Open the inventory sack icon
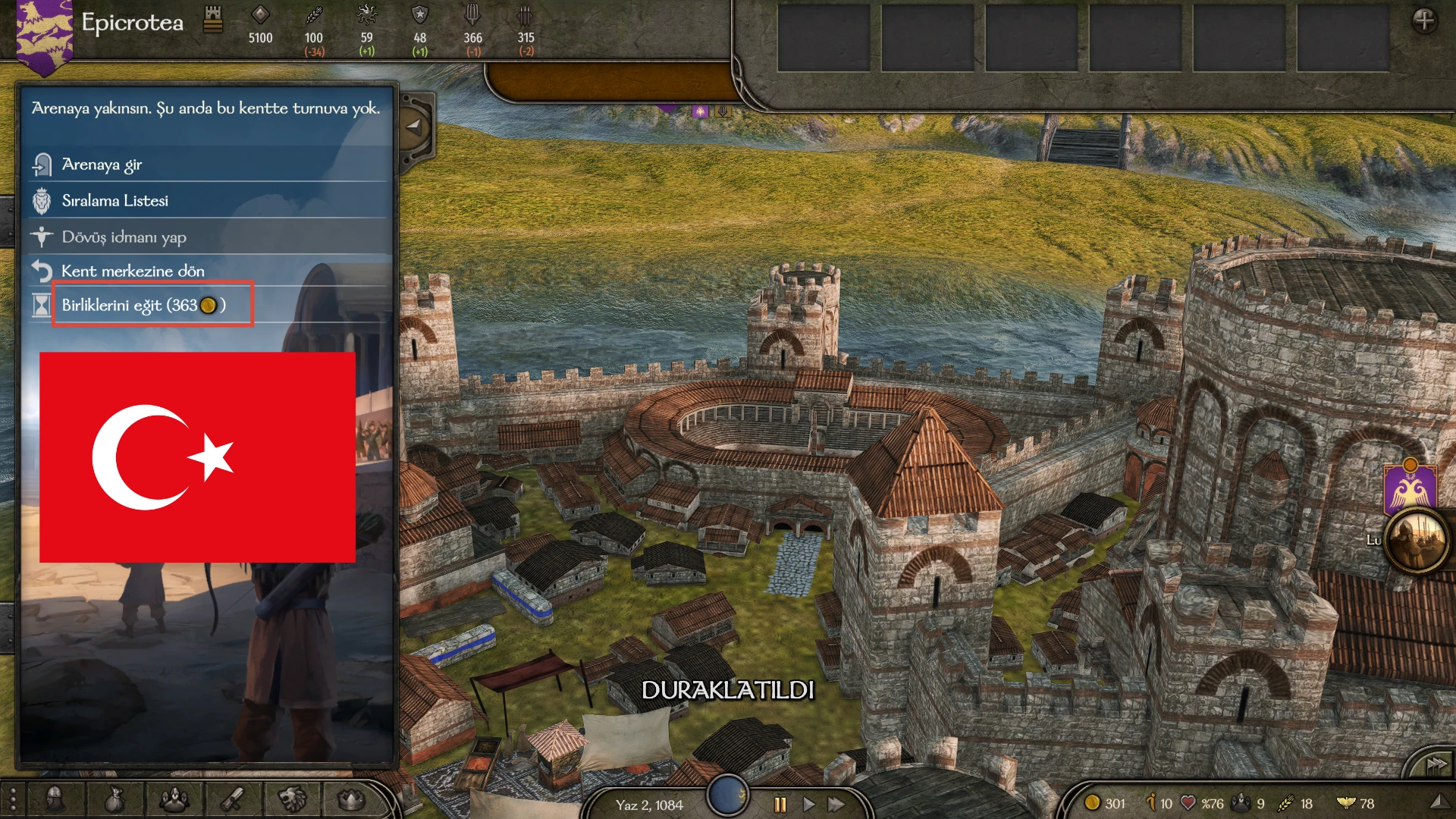 pyautogui.click(x=114, y=799)
